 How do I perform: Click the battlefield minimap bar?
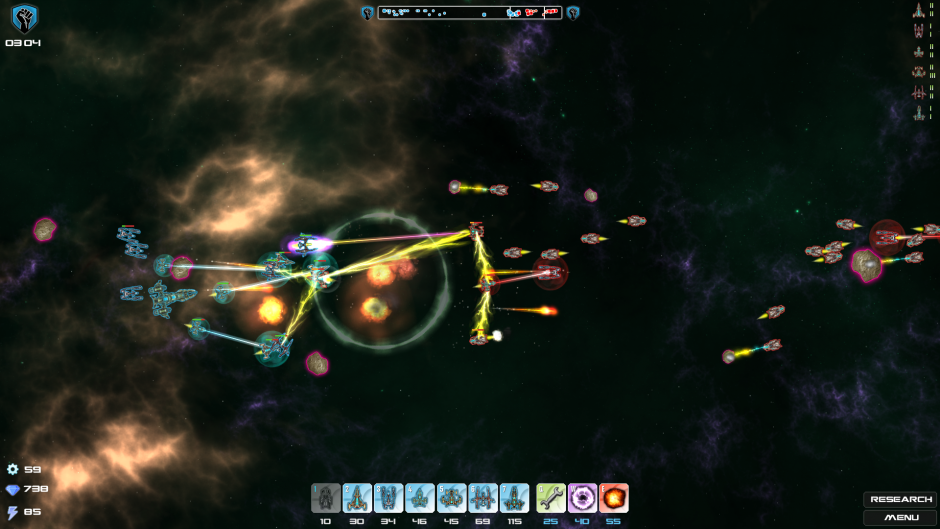470,13
